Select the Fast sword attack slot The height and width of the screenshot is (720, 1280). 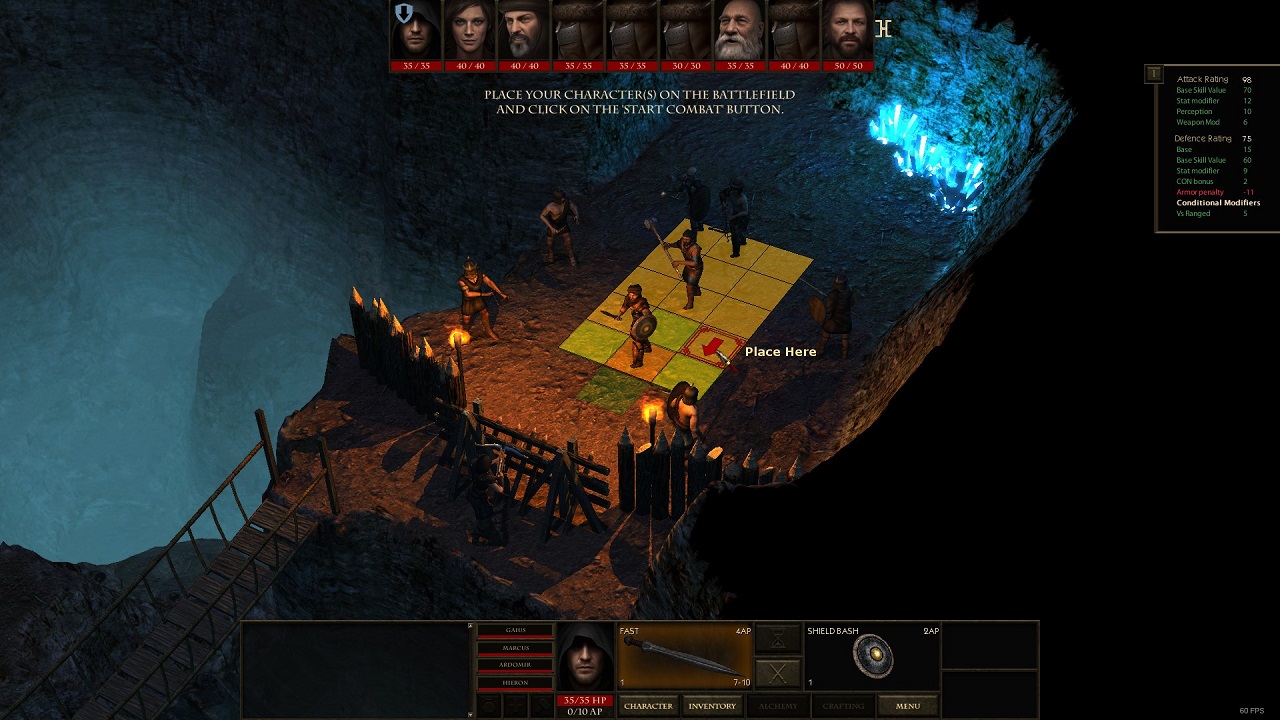coord(685,656)
